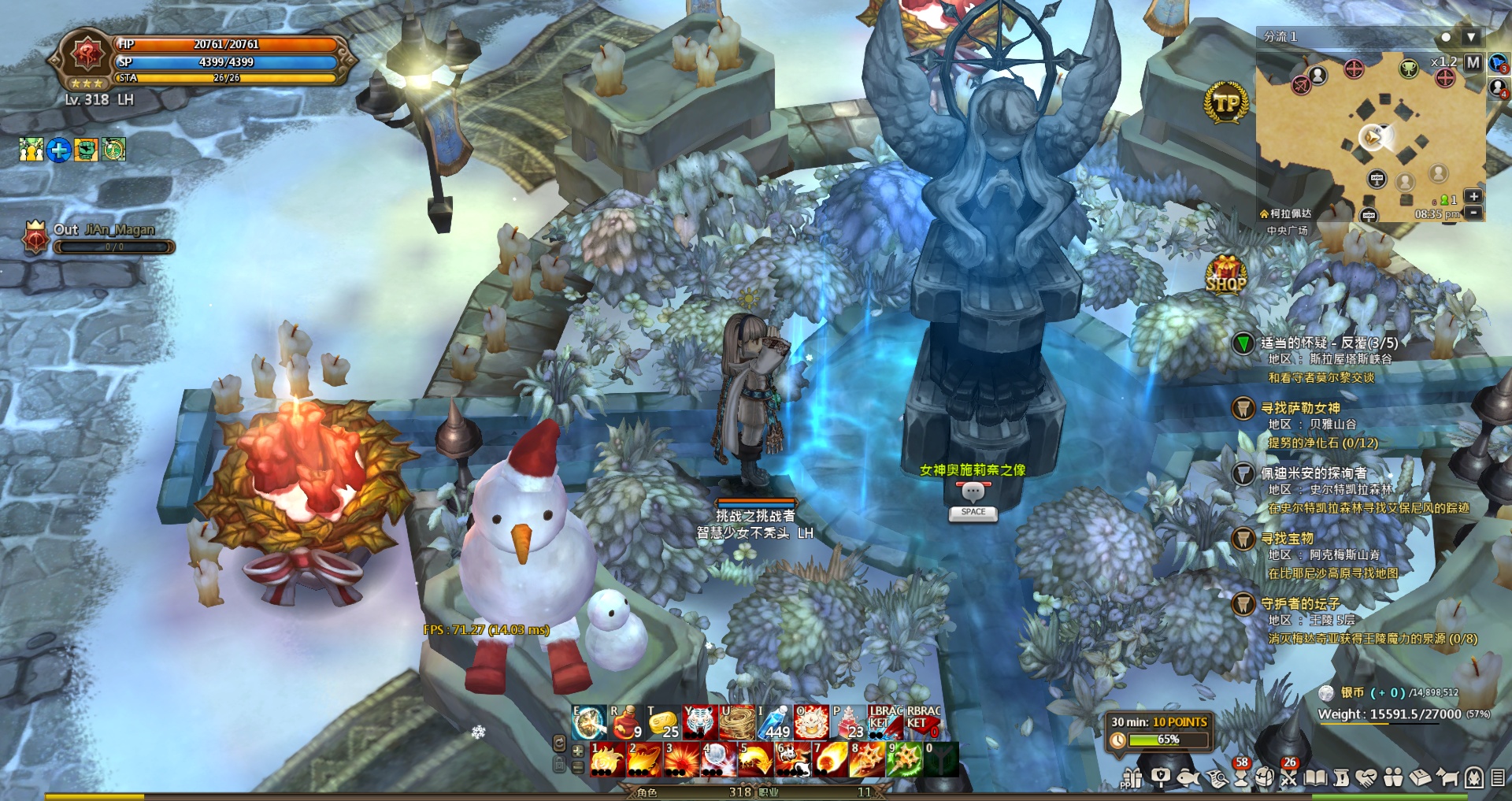Activate the fireball meteor skill in slot 7
Screen dimensions: 1512x801
830,760
